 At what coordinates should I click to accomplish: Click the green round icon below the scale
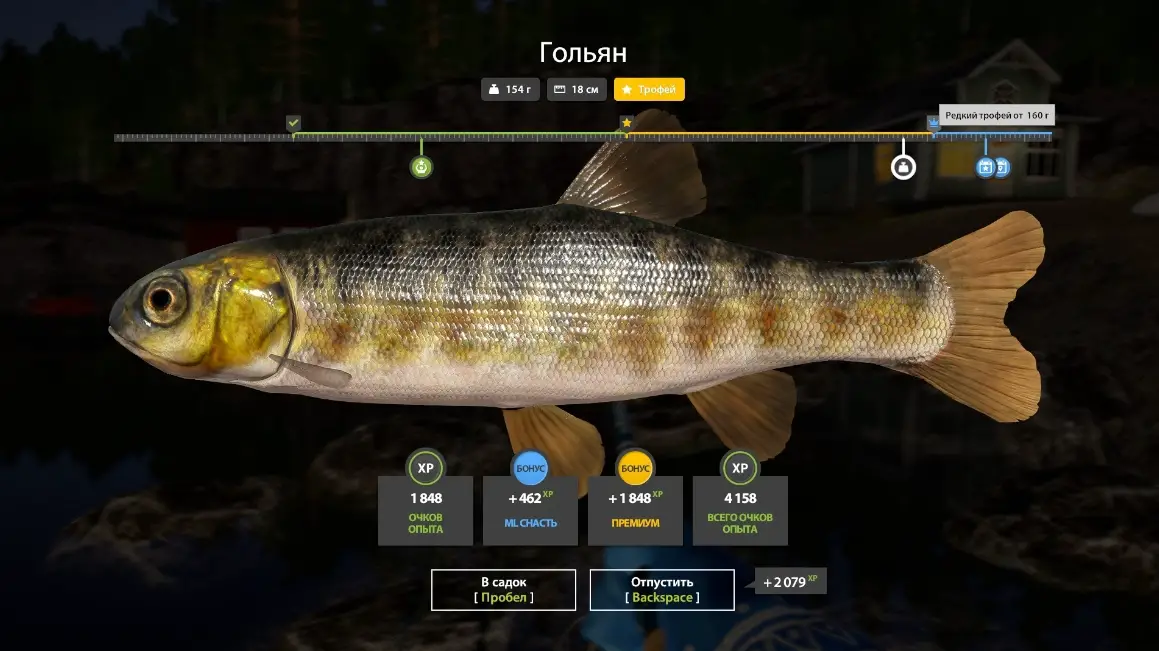pos(422,167)
